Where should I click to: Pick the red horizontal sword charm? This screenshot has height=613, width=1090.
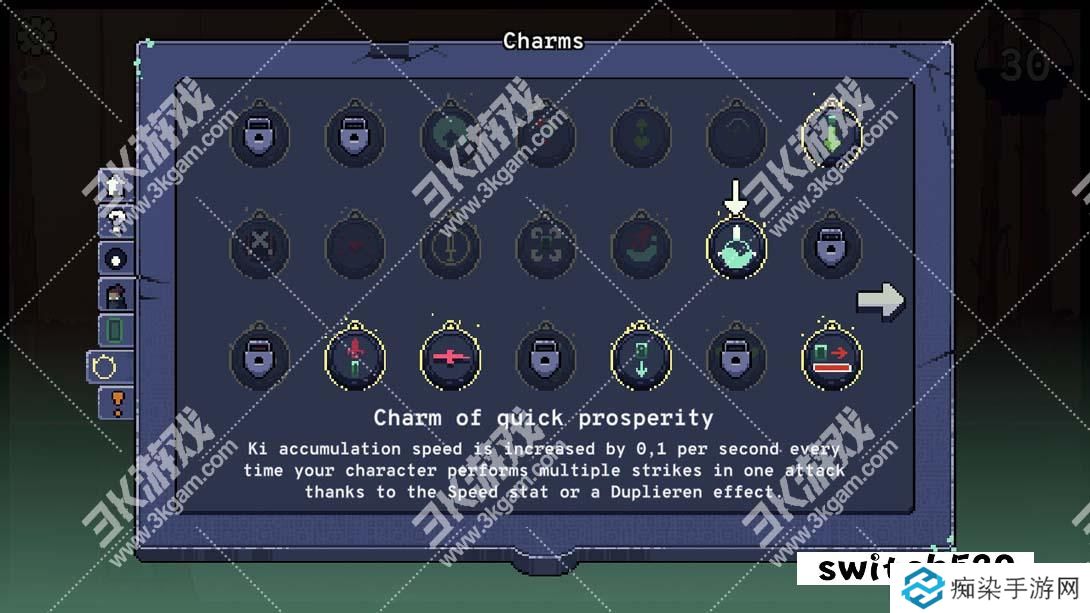click(x=451, y=359)
